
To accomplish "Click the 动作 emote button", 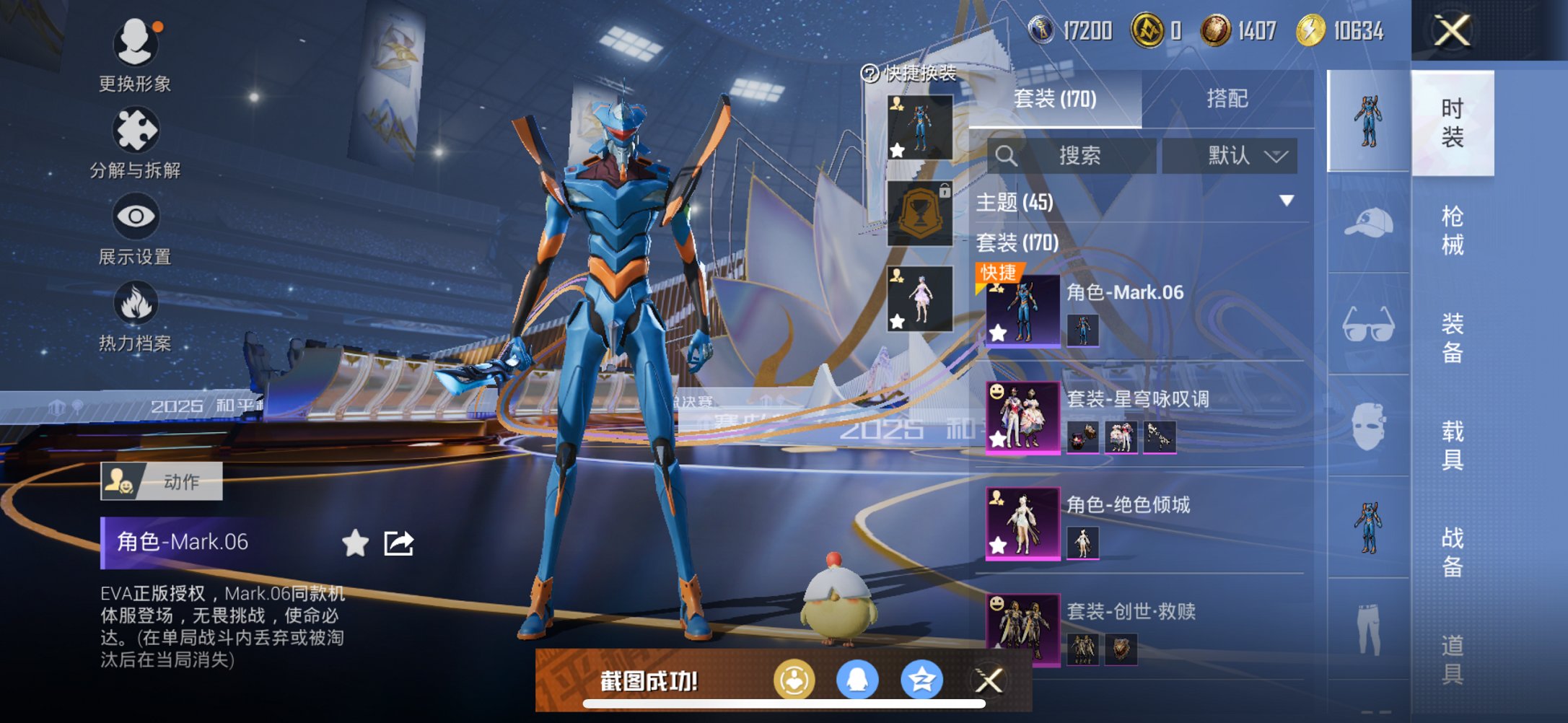I will tap(162, 481).
